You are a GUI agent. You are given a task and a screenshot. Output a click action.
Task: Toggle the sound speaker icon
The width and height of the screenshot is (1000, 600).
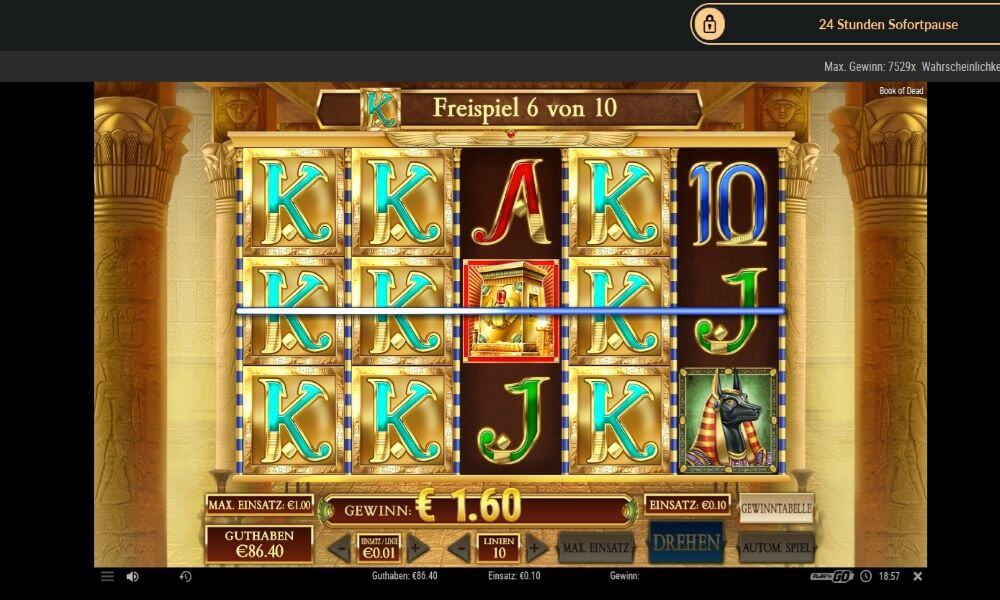click(133, 577)
